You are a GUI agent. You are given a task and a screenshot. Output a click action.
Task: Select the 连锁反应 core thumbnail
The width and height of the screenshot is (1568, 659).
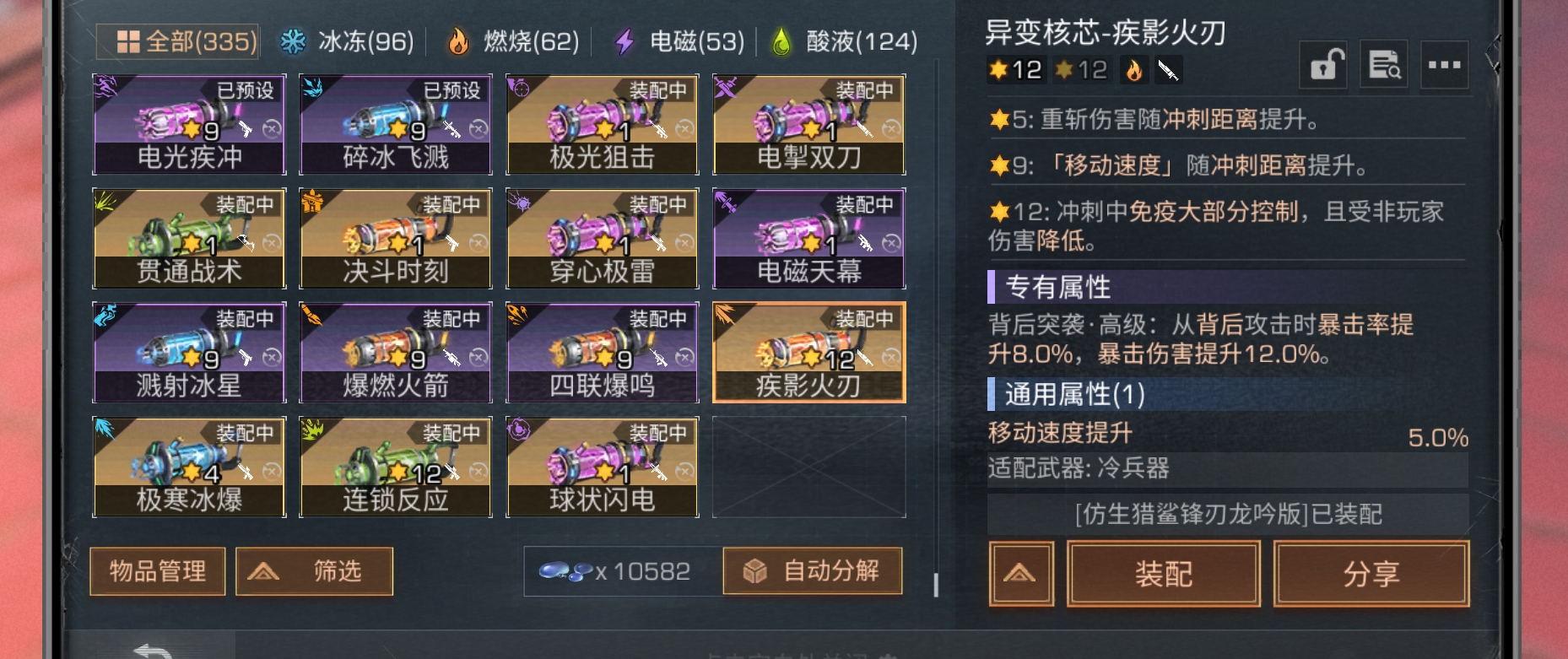(x=393, y=464)
